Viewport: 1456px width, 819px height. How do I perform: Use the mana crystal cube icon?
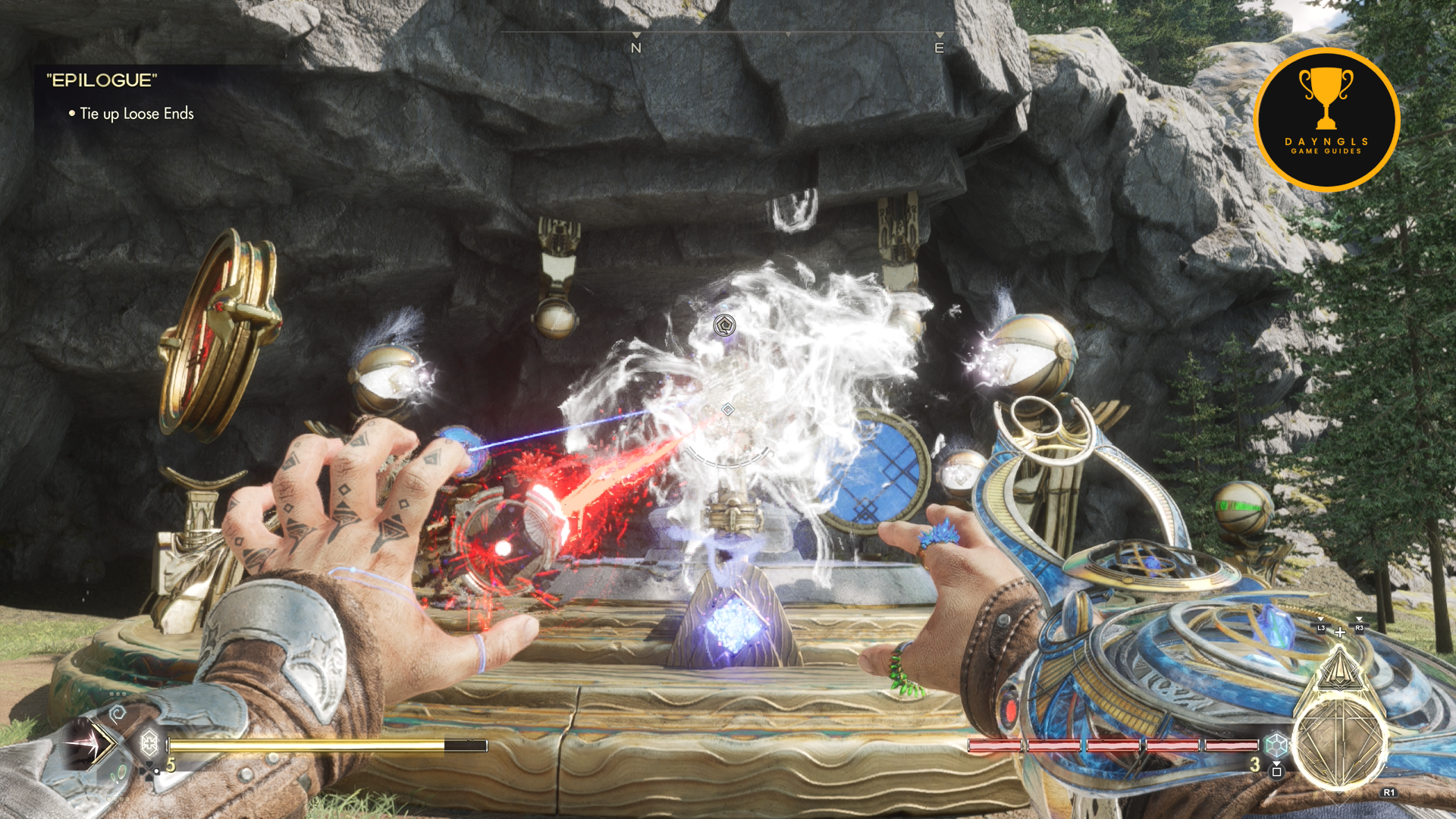click(1277, 744)
